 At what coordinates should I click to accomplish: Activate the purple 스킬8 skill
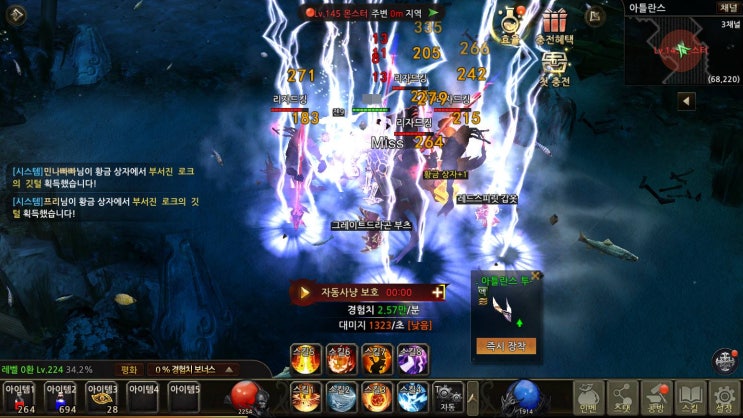tap(413, 357)
